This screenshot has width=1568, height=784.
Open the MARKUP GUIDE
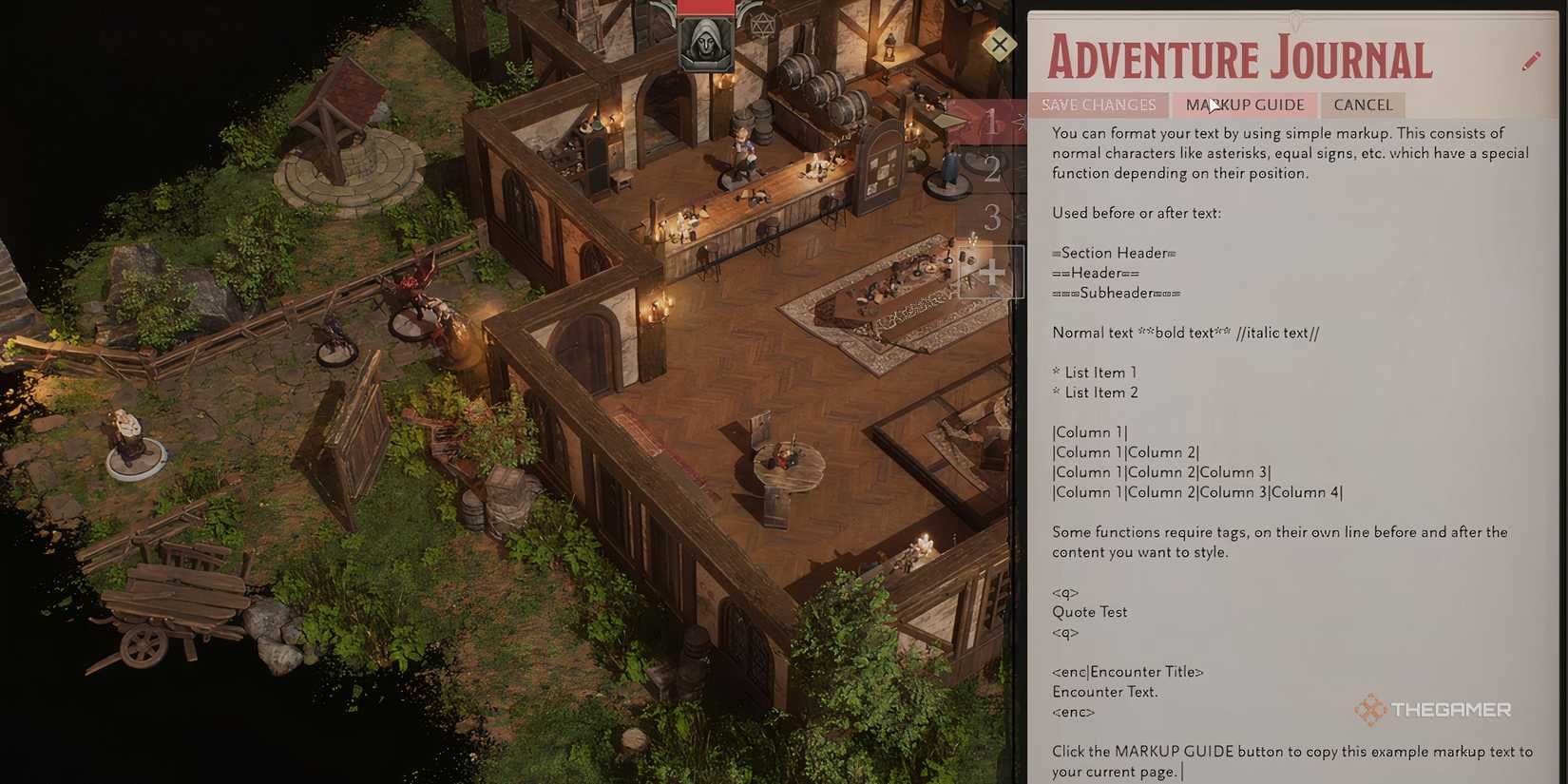[x=1243, y=105]
